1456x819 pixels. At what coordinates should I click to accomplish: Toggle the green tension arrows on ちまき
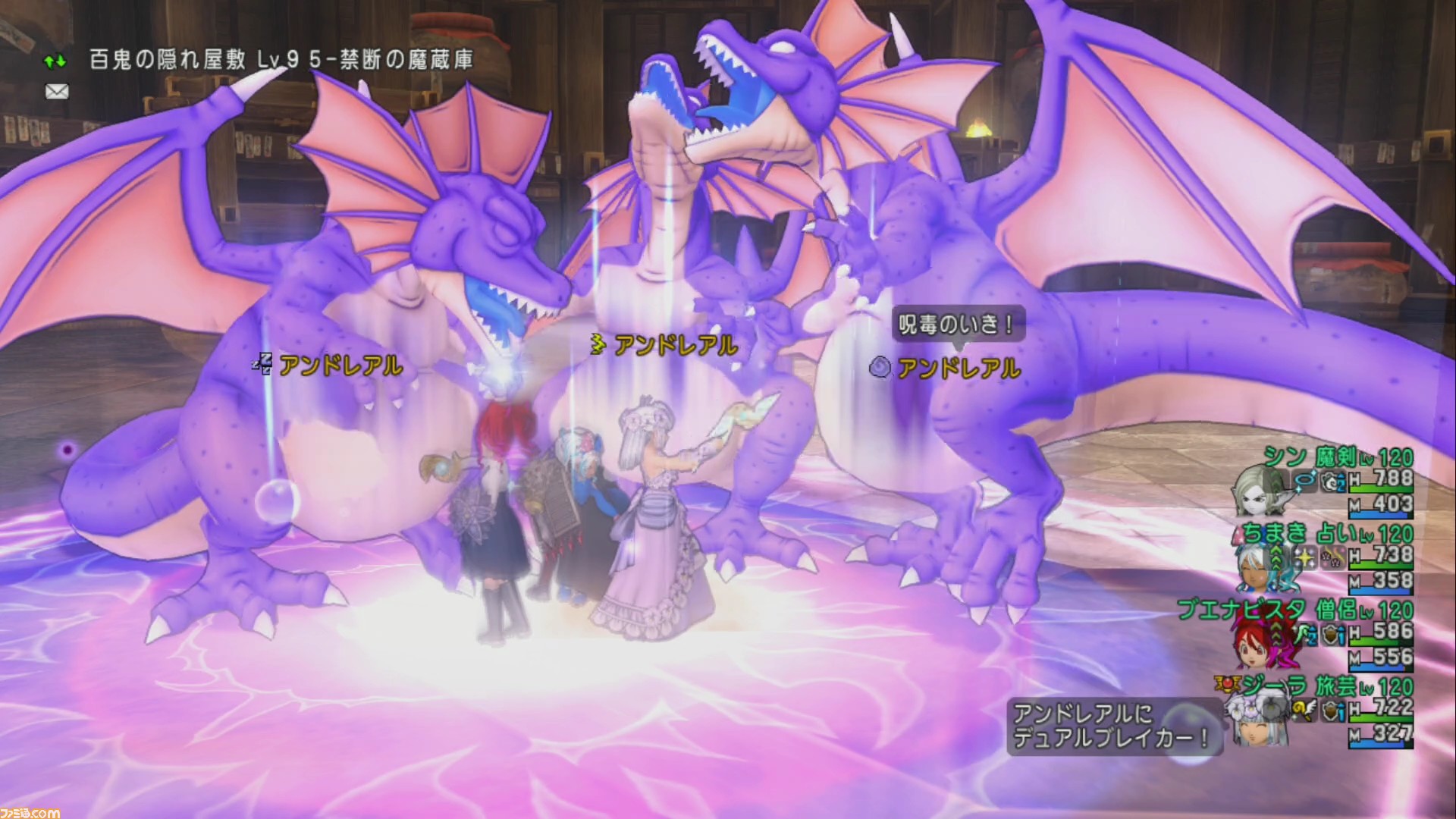(x=1277, y=558)
